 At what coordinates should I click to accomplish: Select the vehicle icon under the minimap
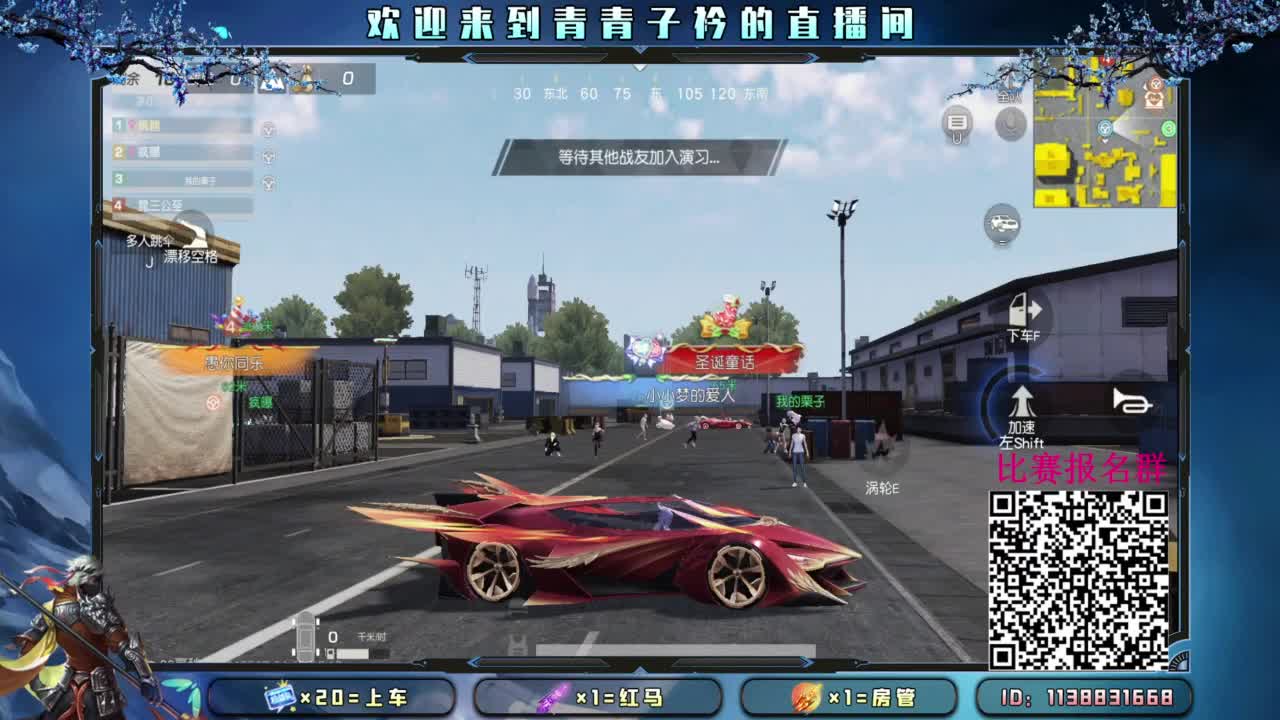point(1000,226)
